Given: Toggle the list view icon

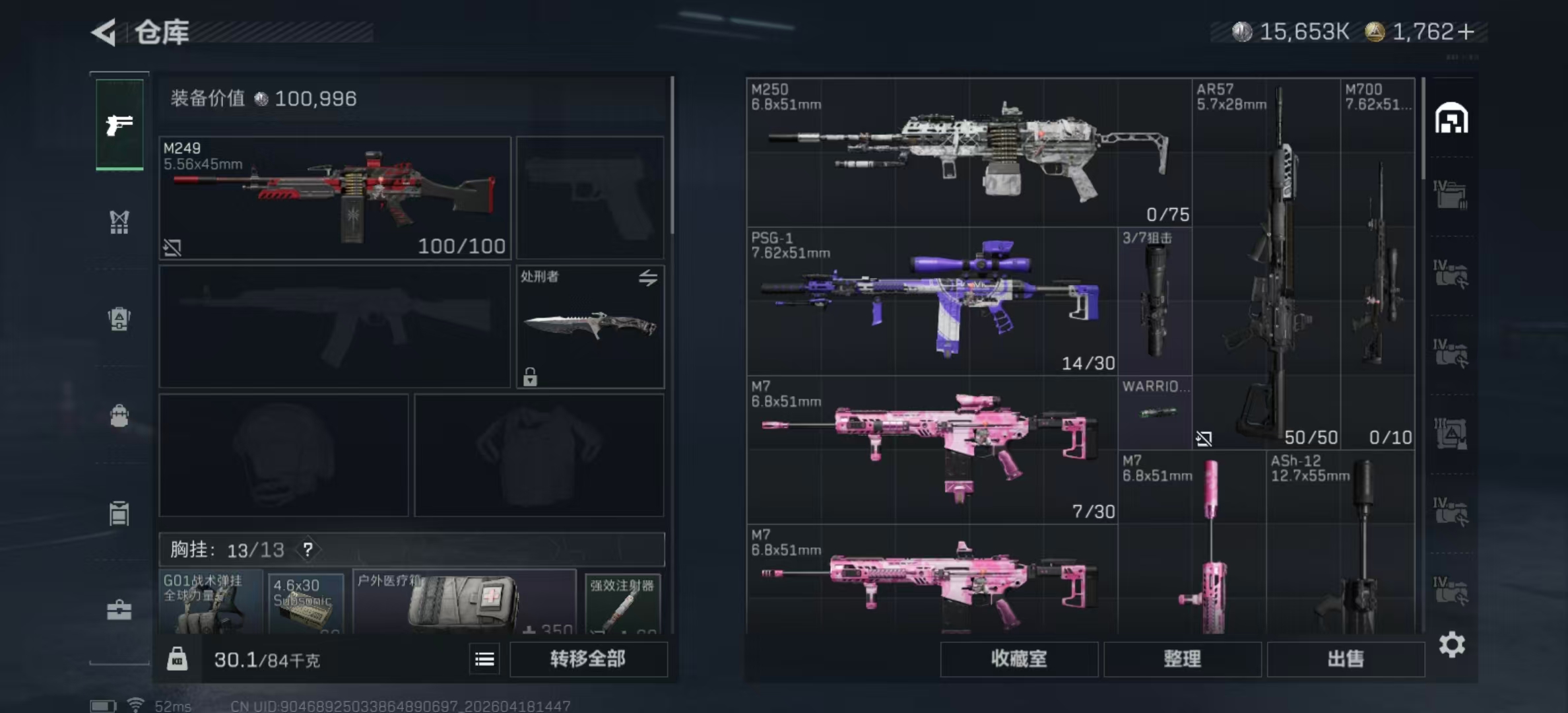Looking at the screenshot, I should tap(484, 659).
